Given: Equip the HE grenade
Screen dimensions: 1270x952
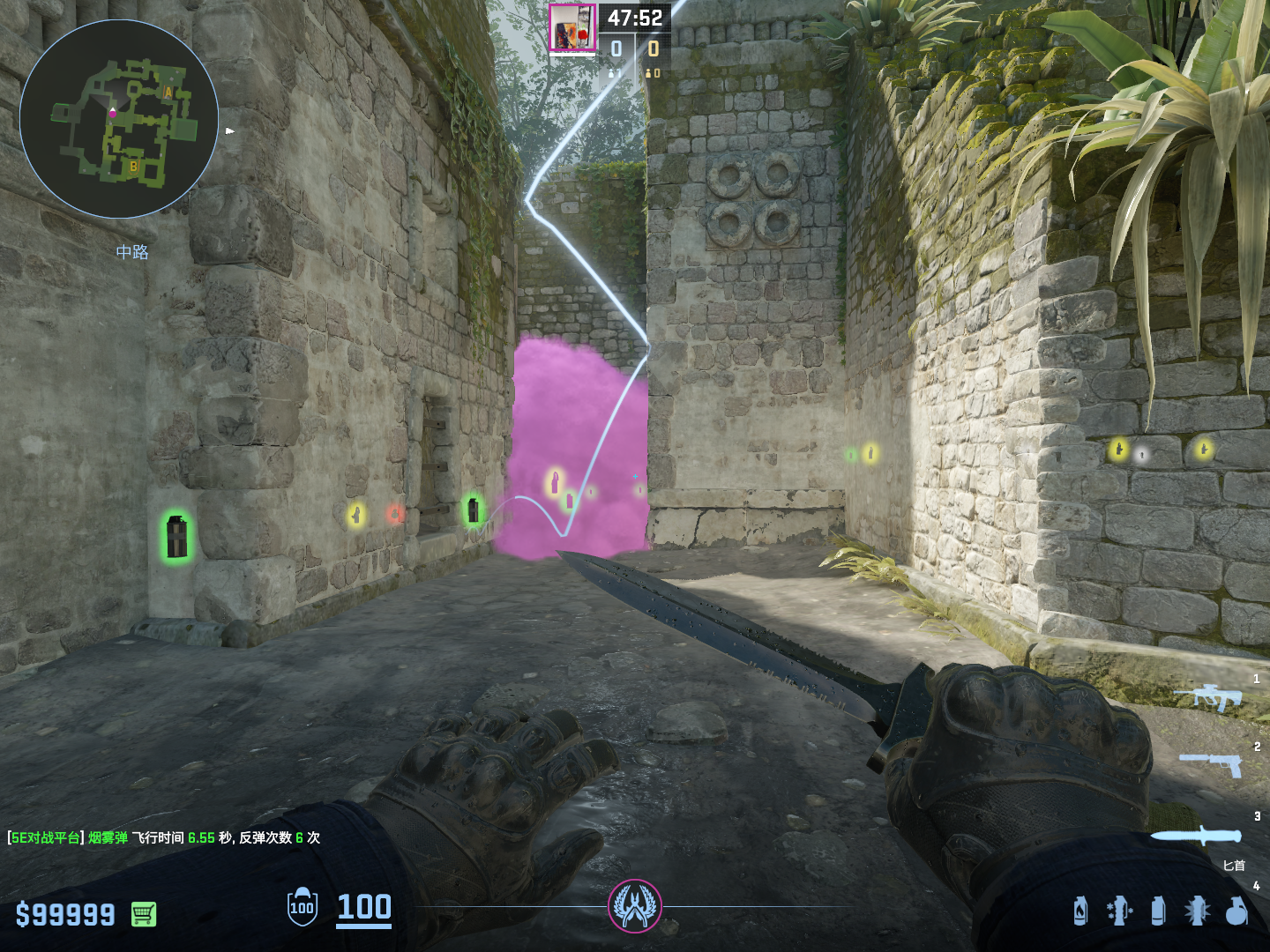Looking at the screenshot, I should [x=1236, y=911].
